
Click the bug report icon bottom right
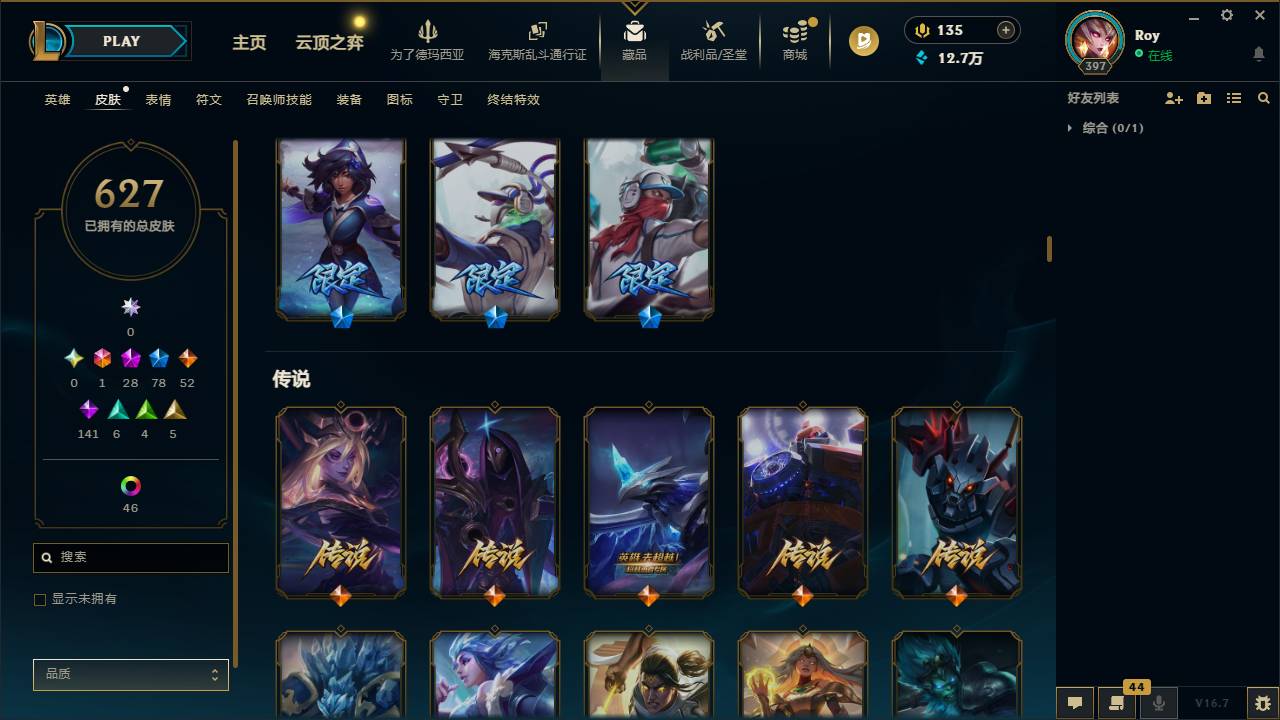[1257, 703]
